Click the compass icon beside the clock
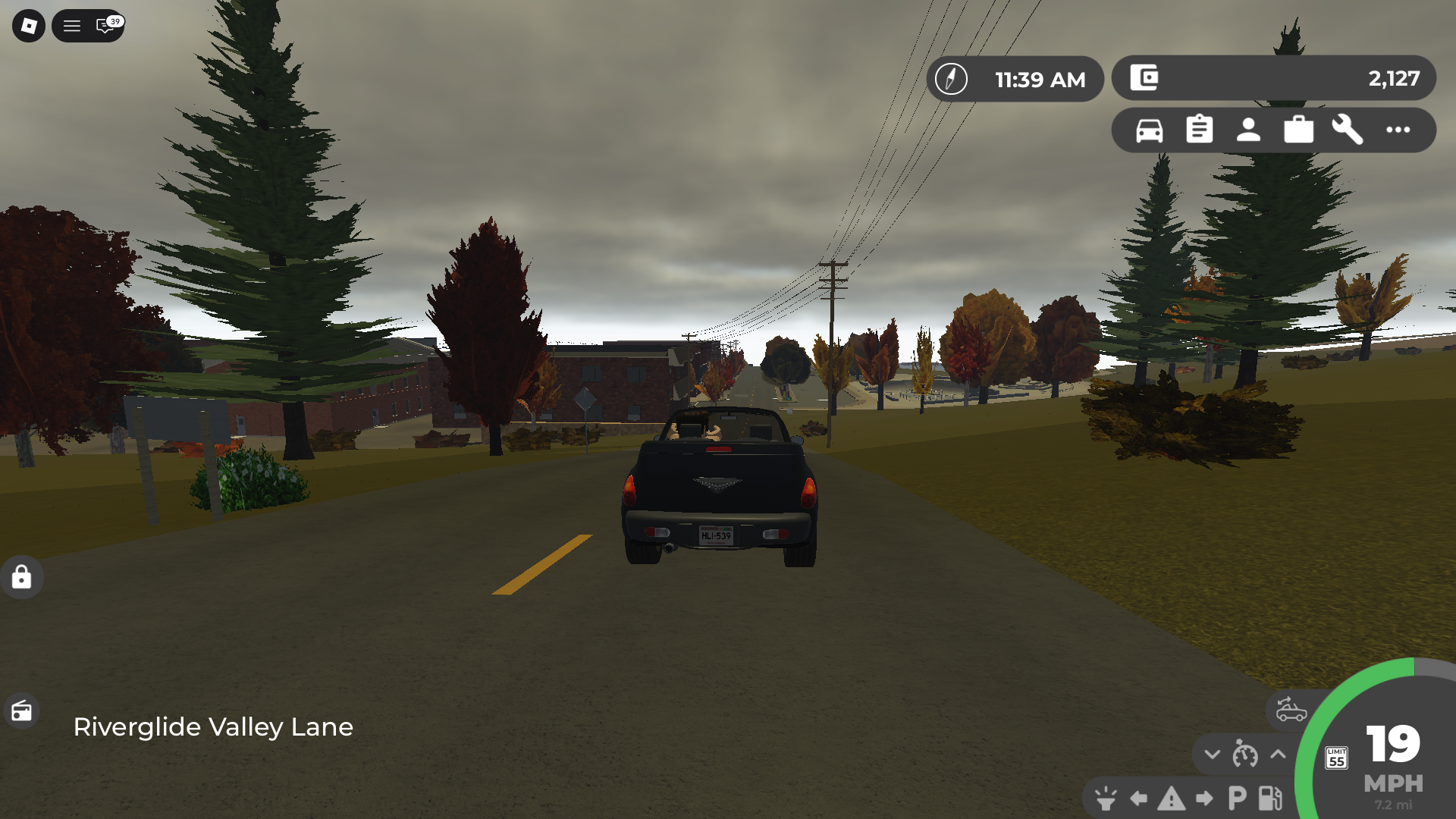The height and width of the screenshot is (819, 1456). 952,78
